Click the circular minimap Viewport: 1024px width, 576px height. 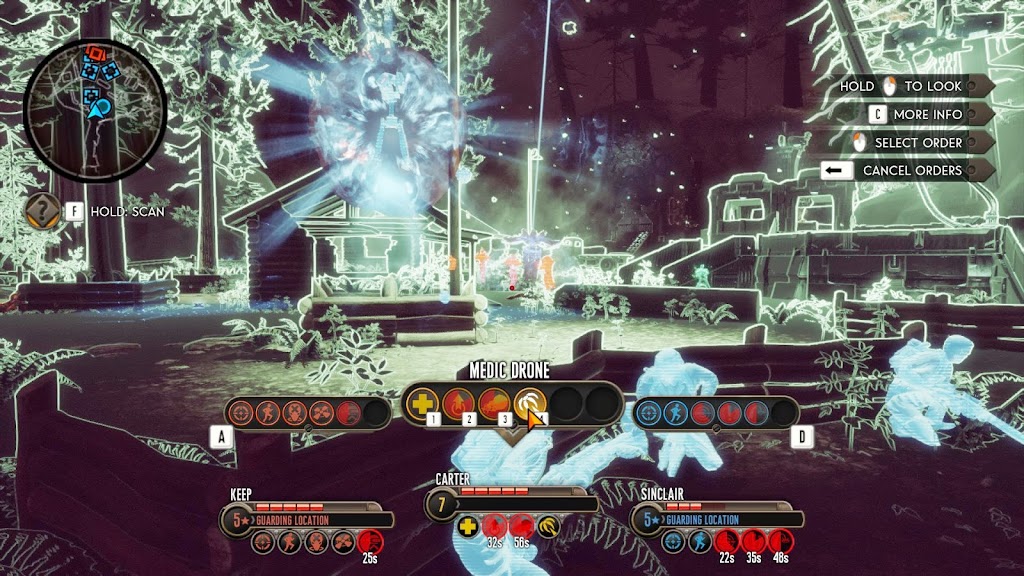(95, 110)
